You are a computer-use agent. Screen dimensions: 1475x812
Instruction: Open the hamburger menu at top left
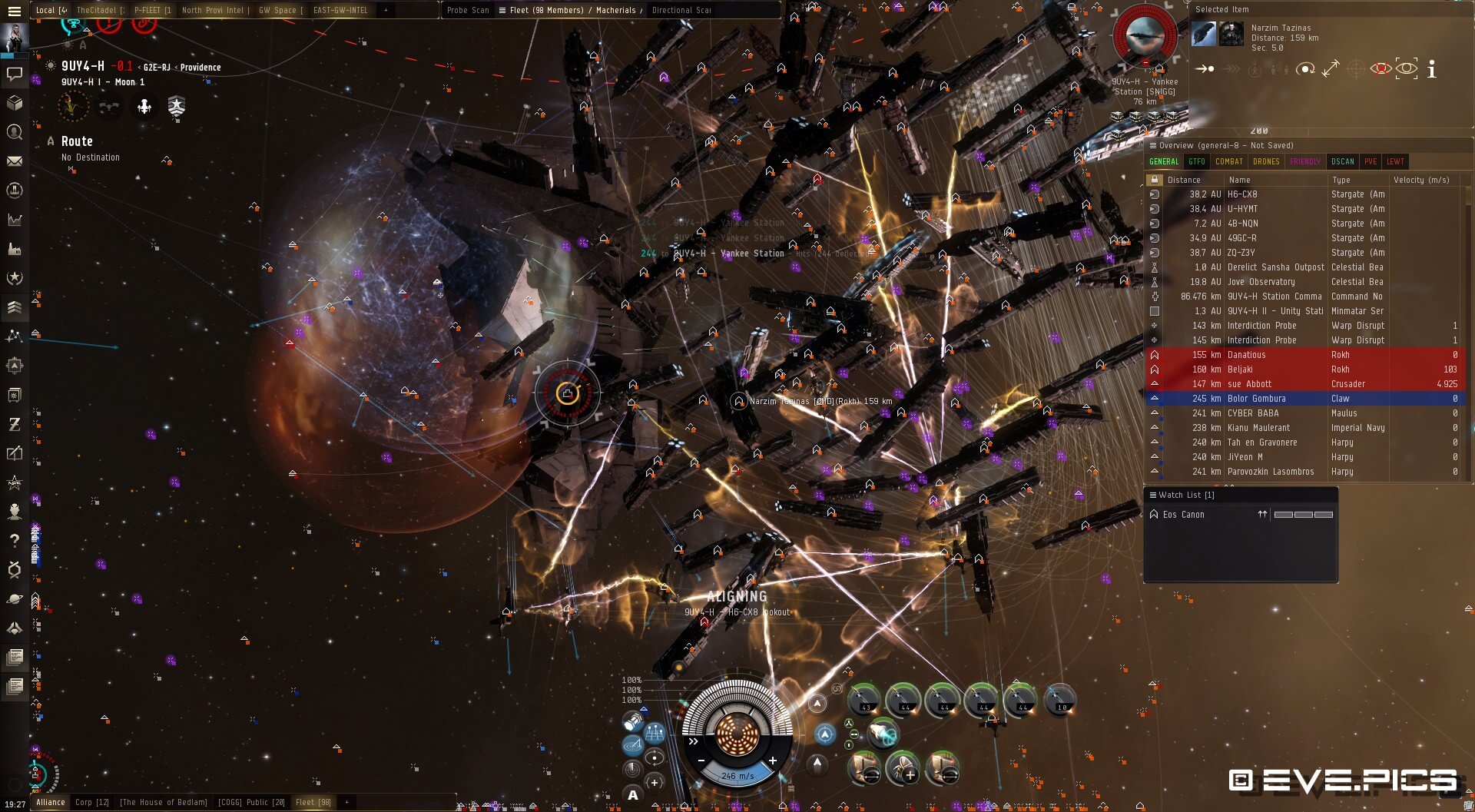pyautogui.click(x=14, y=12)
